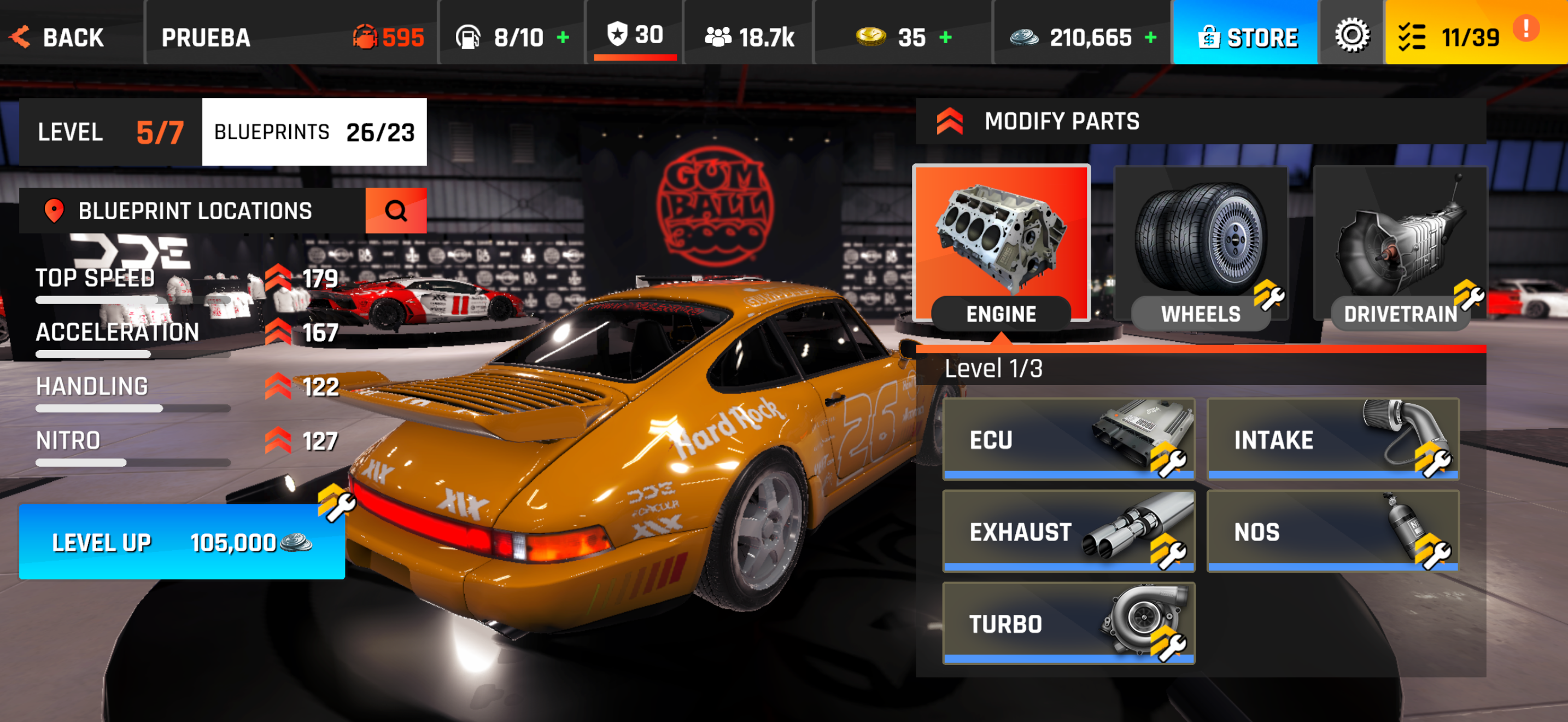
Task: Add more fuel via the plus button
Action: pyautogui.click(x=563, y=37)
